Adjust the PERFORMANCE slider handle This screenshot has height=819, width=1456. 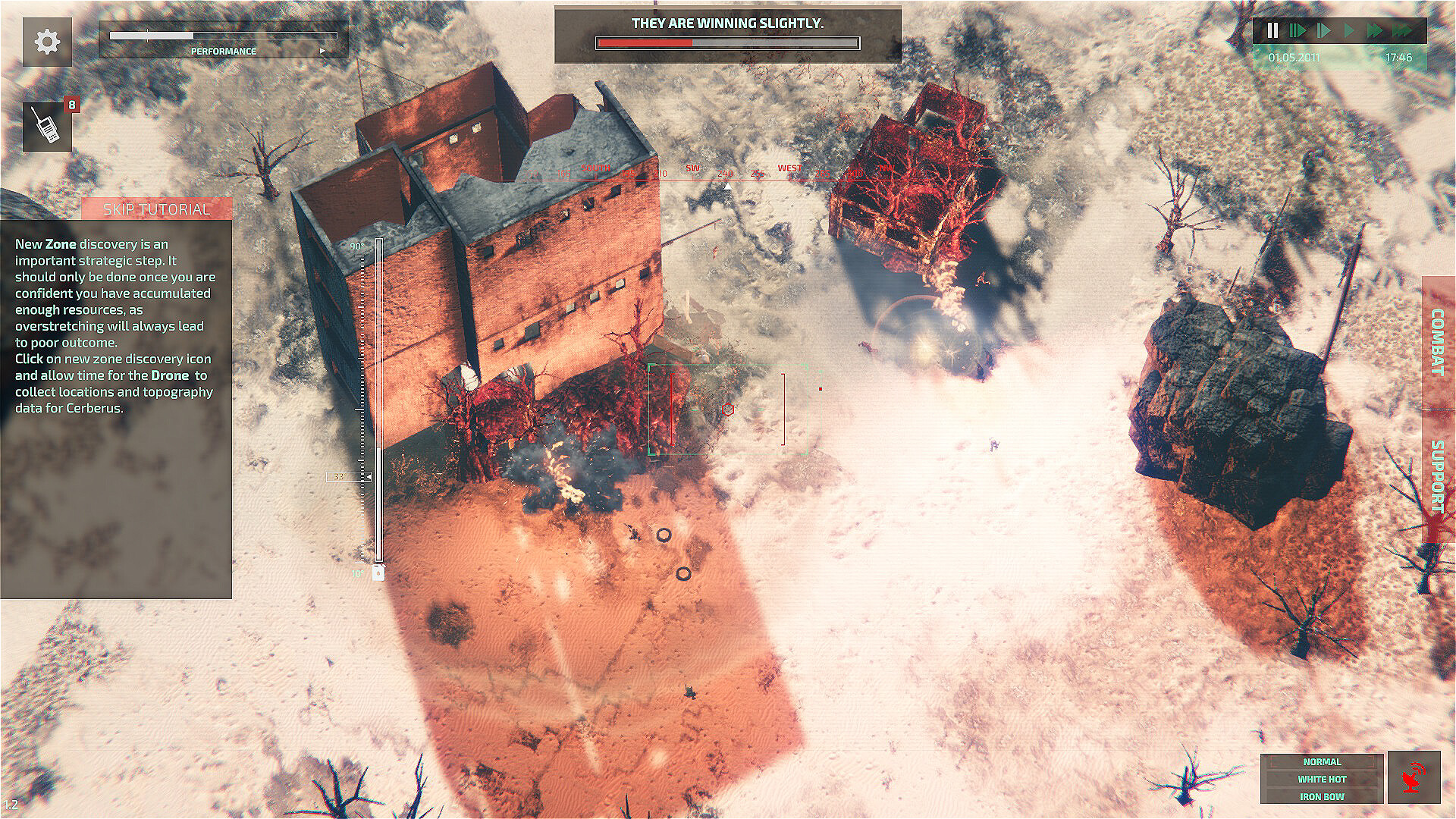pos(146,34)
